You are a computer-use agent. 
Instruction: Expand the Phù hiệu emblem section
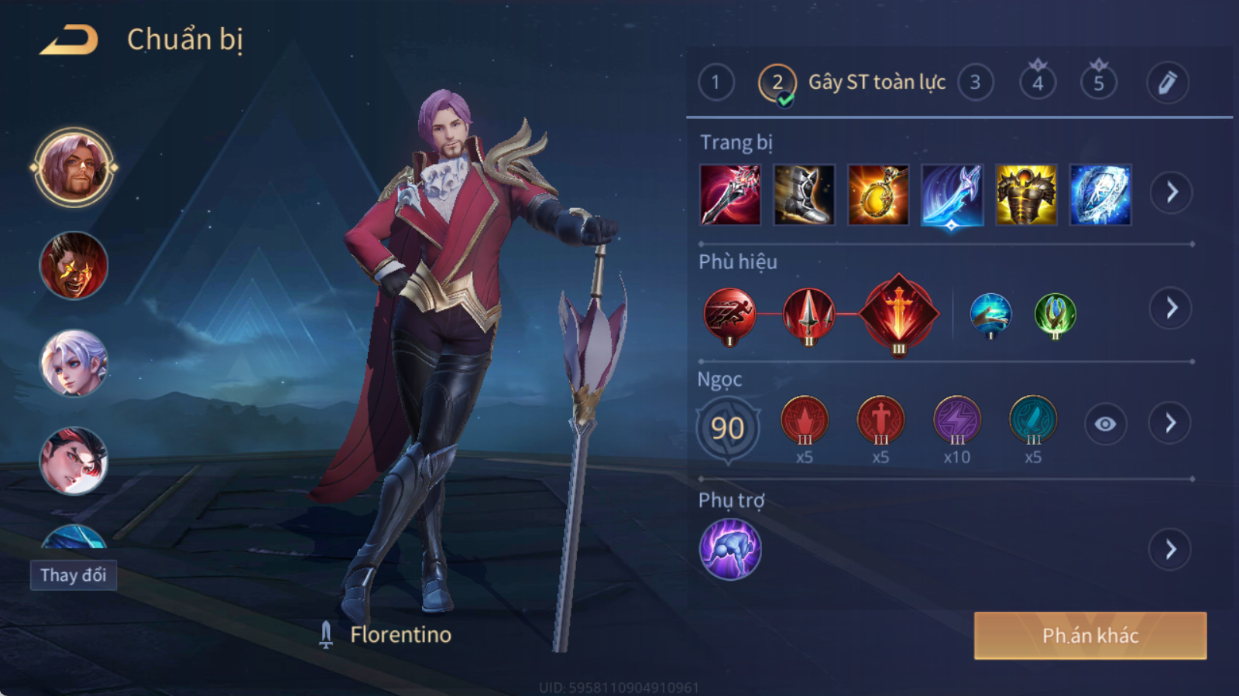point(1170,308)
